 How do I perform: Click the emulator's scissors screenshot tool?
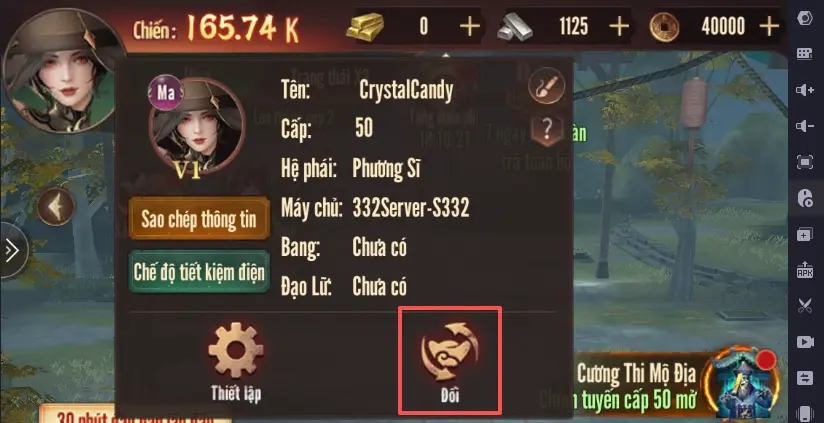[805, 305]
